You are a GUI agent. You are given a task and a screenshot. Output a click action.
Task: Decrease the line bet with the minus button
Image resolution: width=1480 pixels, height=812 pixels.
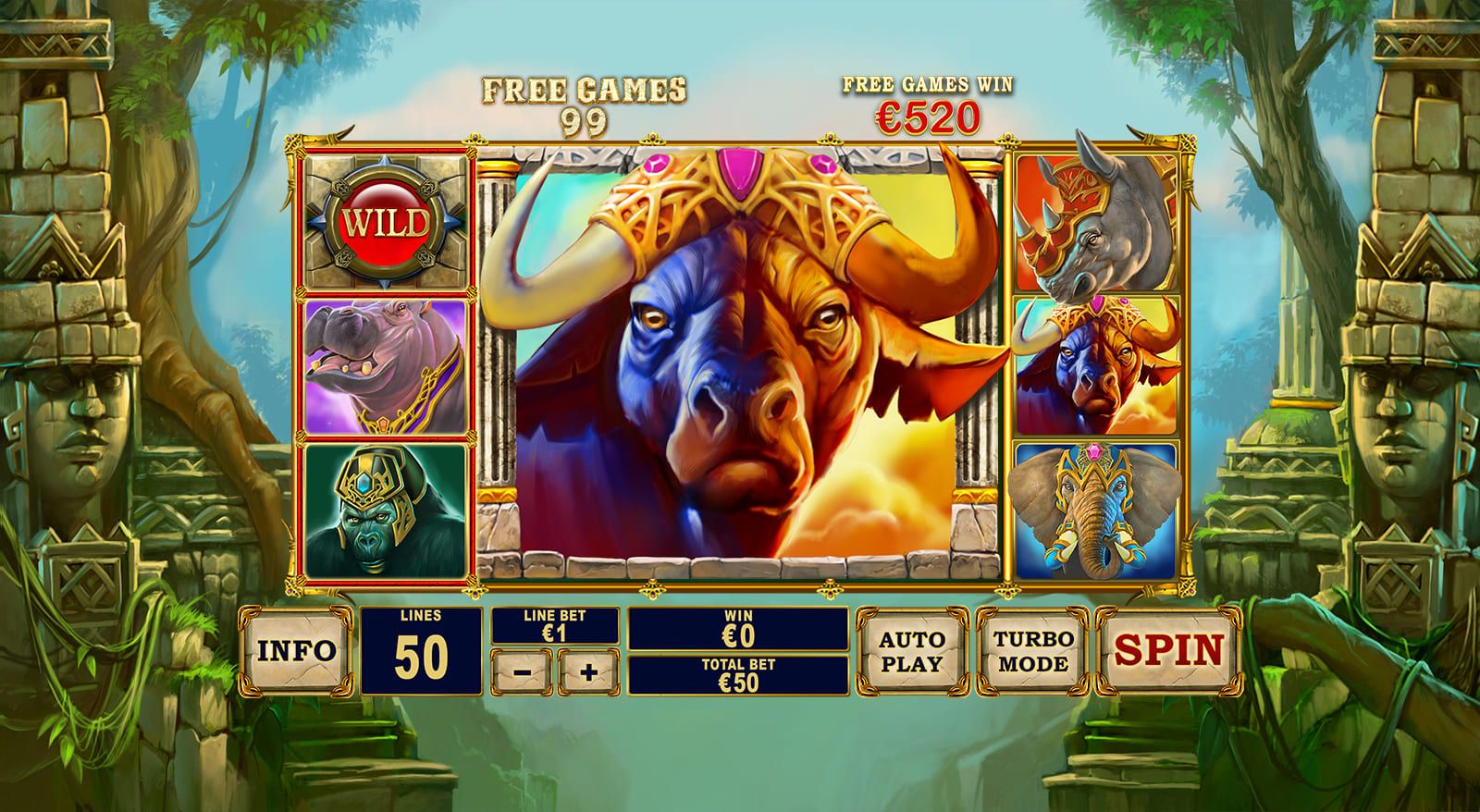coord(526,672)
